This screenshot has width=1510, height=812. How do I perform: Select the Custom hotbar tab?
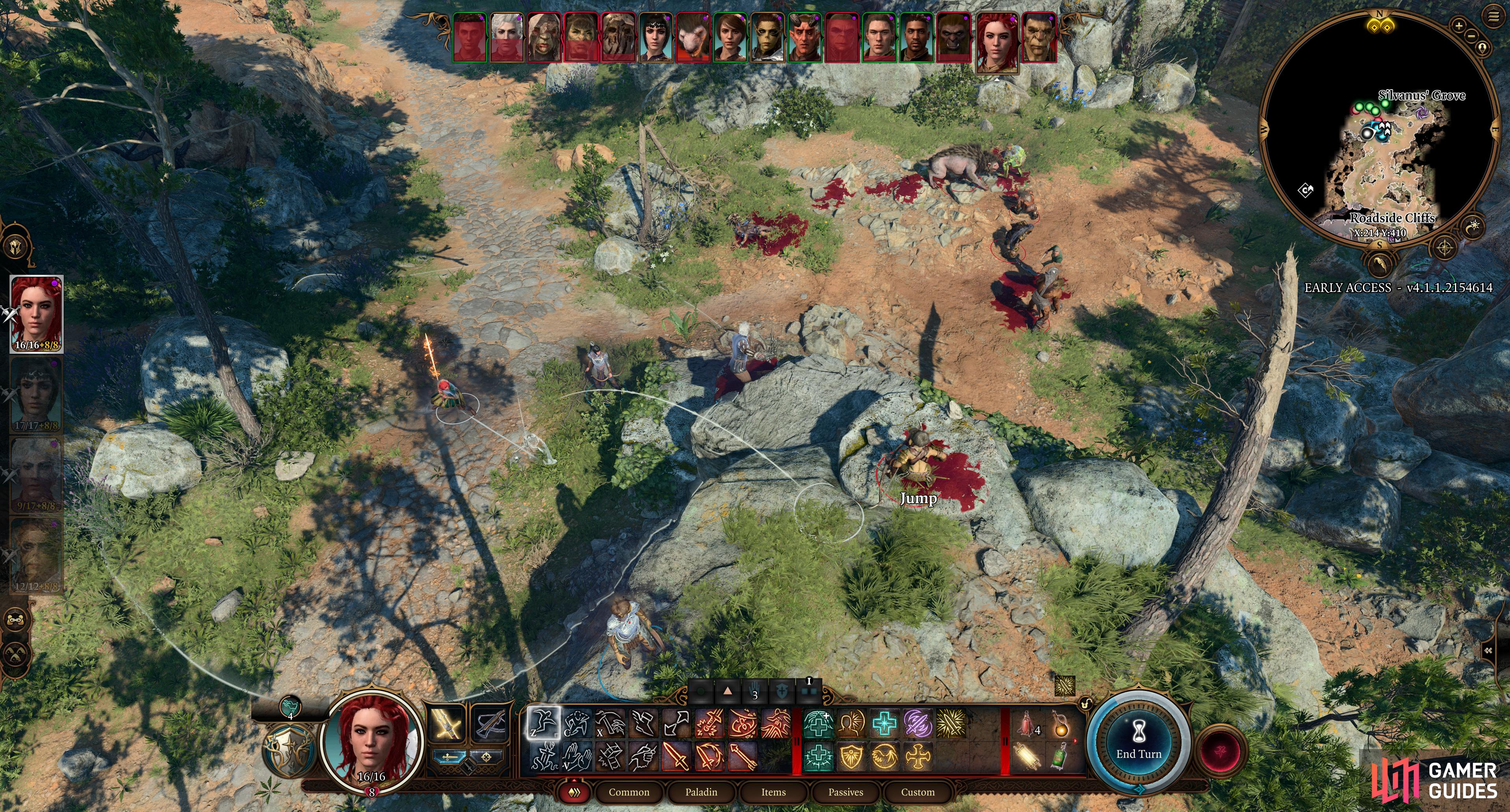[917, 792]
